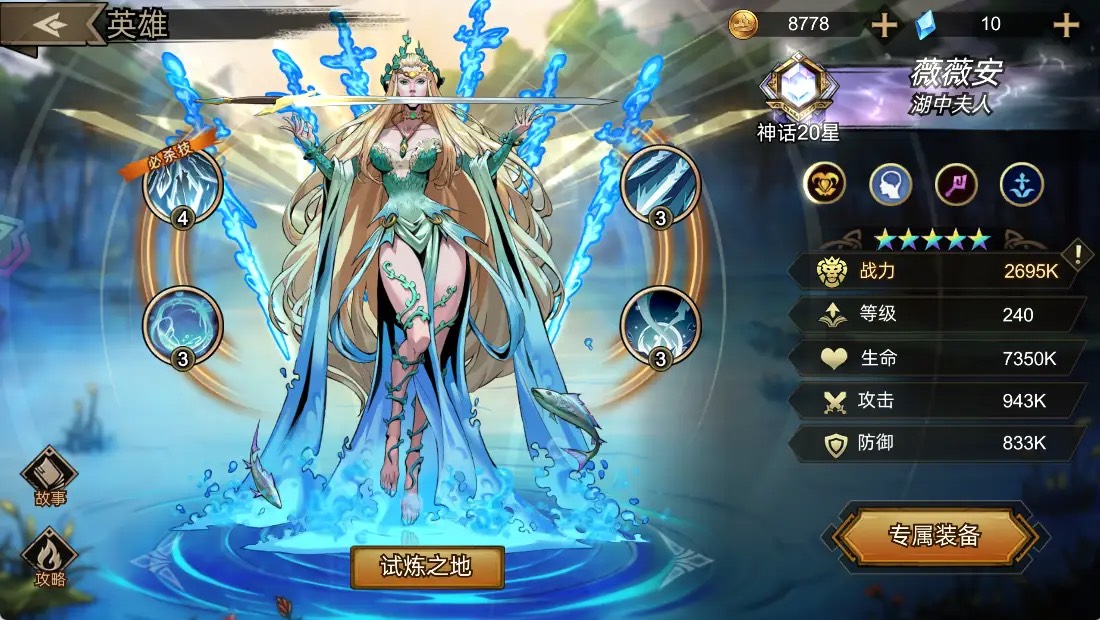This screenshot has height=620, width=1100.
Task: Add more blue diamonds with plus button
Action: [x=1066, y=25]
